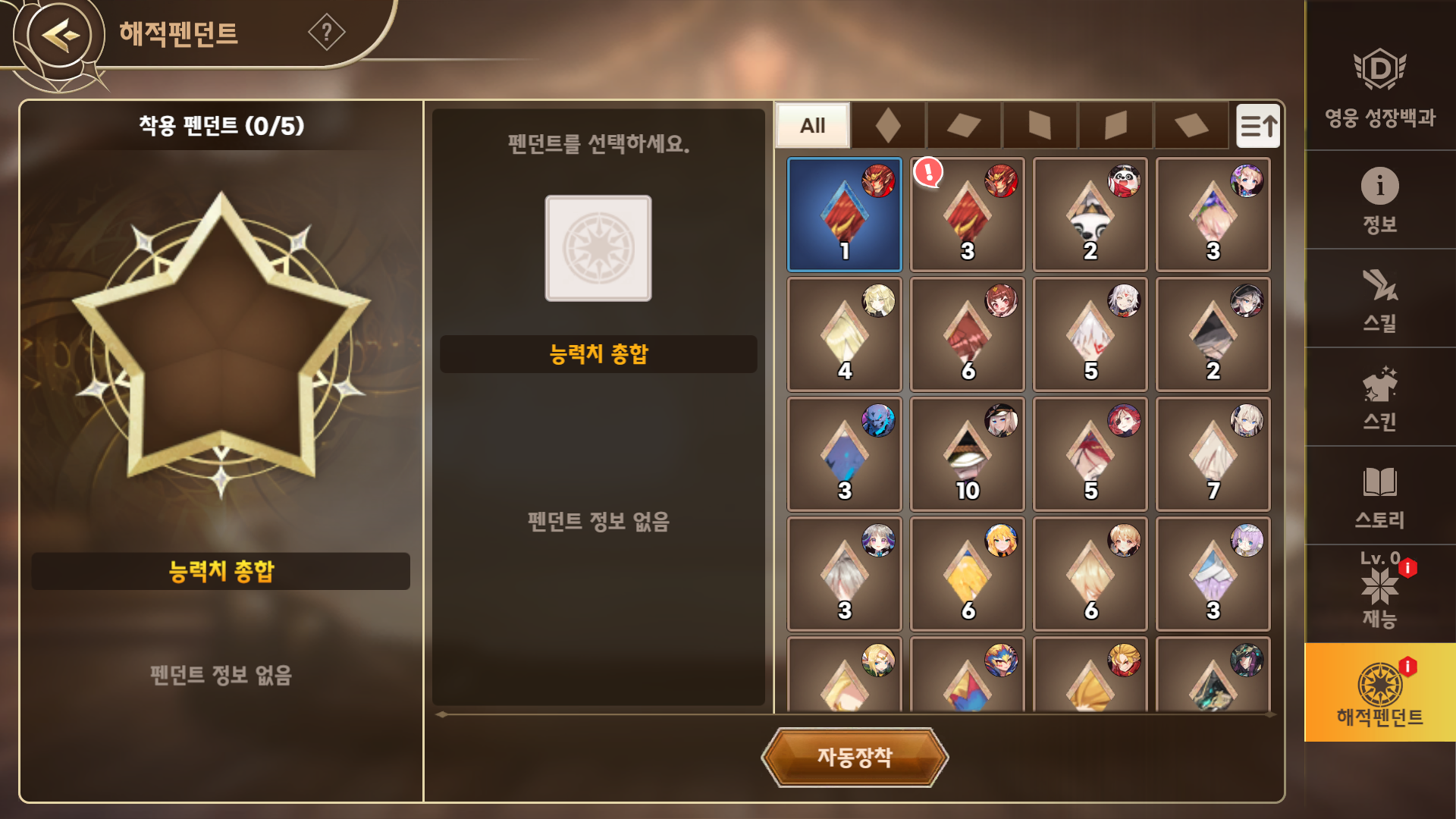
Task: Switch to the All pendant filter tab
Action: (x=812, y=126)
